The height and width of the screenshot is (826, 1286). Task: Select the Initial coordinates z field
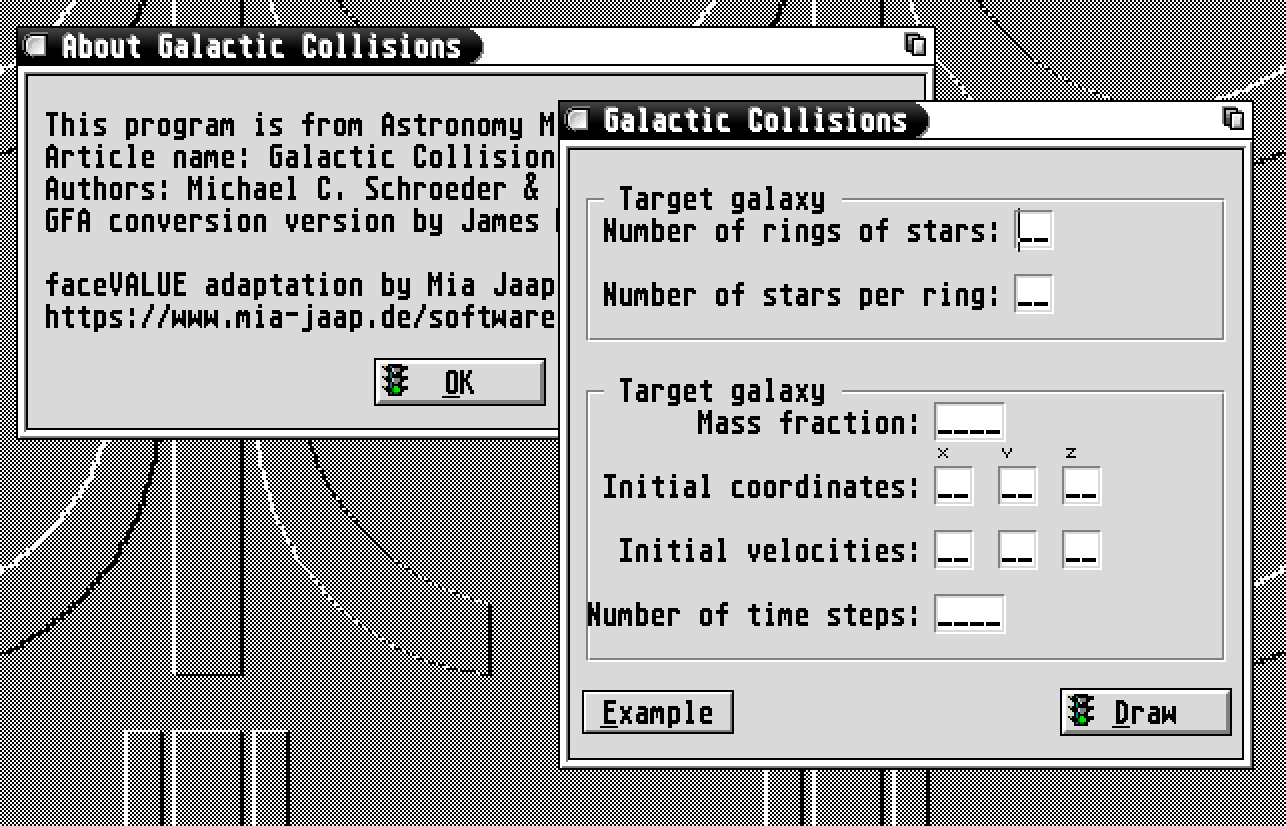click(1081, 487)
